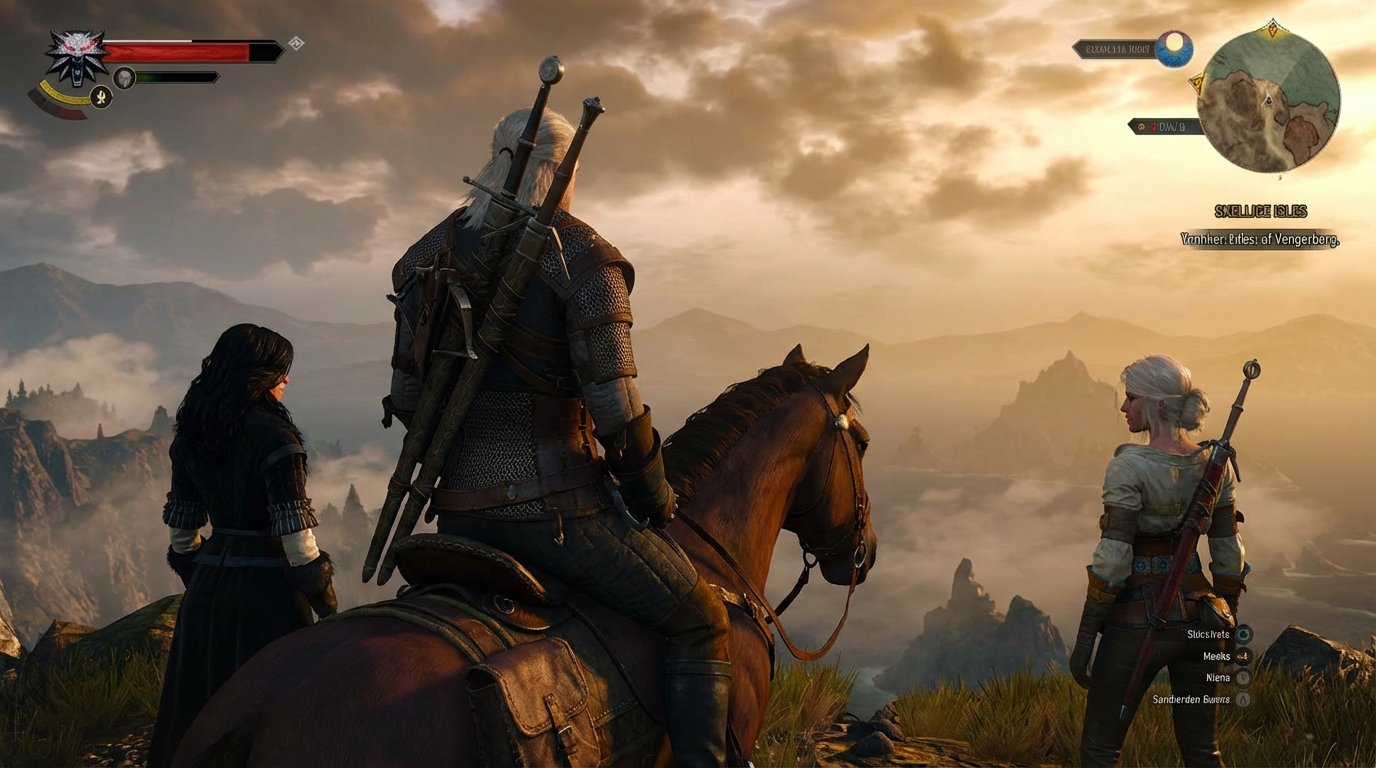
Task: Select the top quick-slot potion icon
Action: click(x=1244, y=634)
